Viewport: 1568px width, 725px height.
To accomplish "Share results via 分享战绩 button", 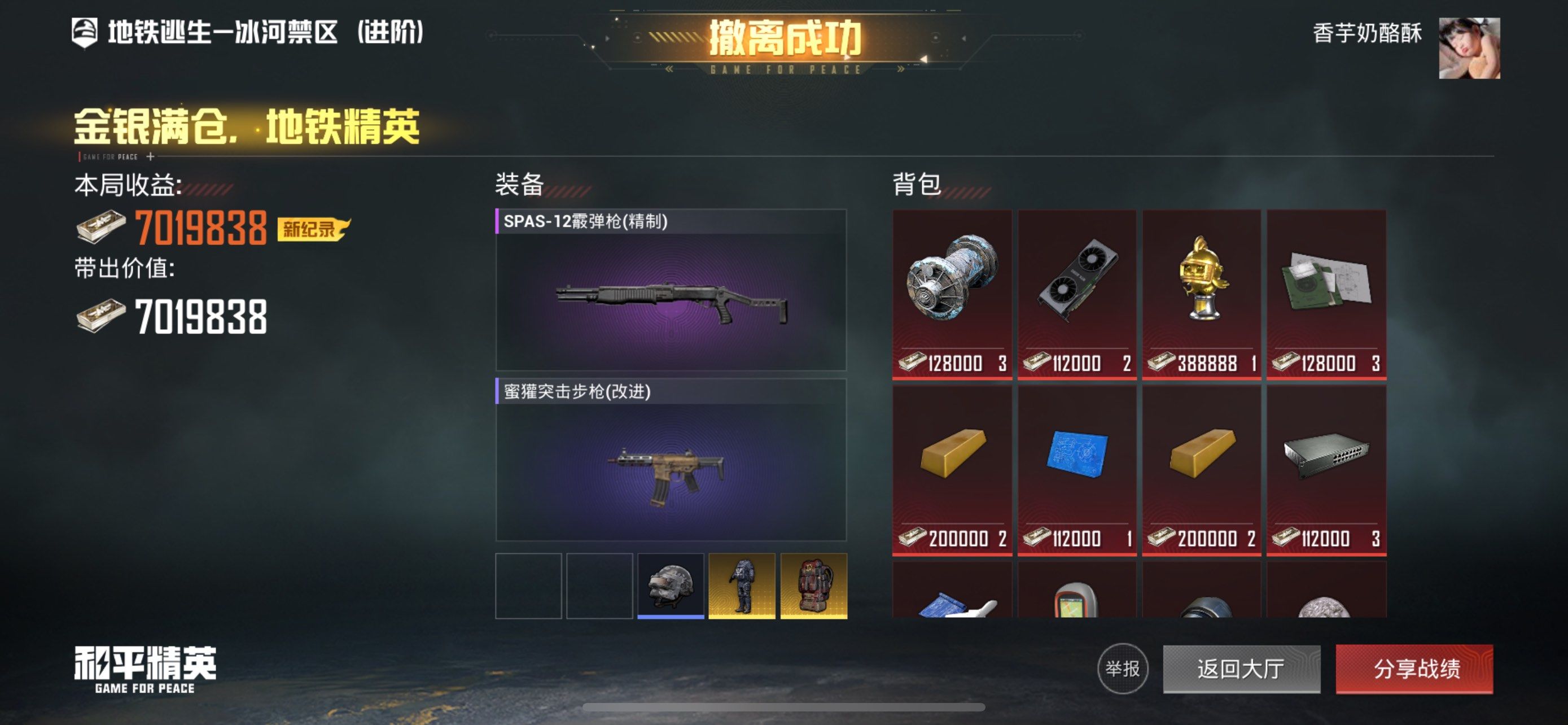I will [x=1414, y=669].
